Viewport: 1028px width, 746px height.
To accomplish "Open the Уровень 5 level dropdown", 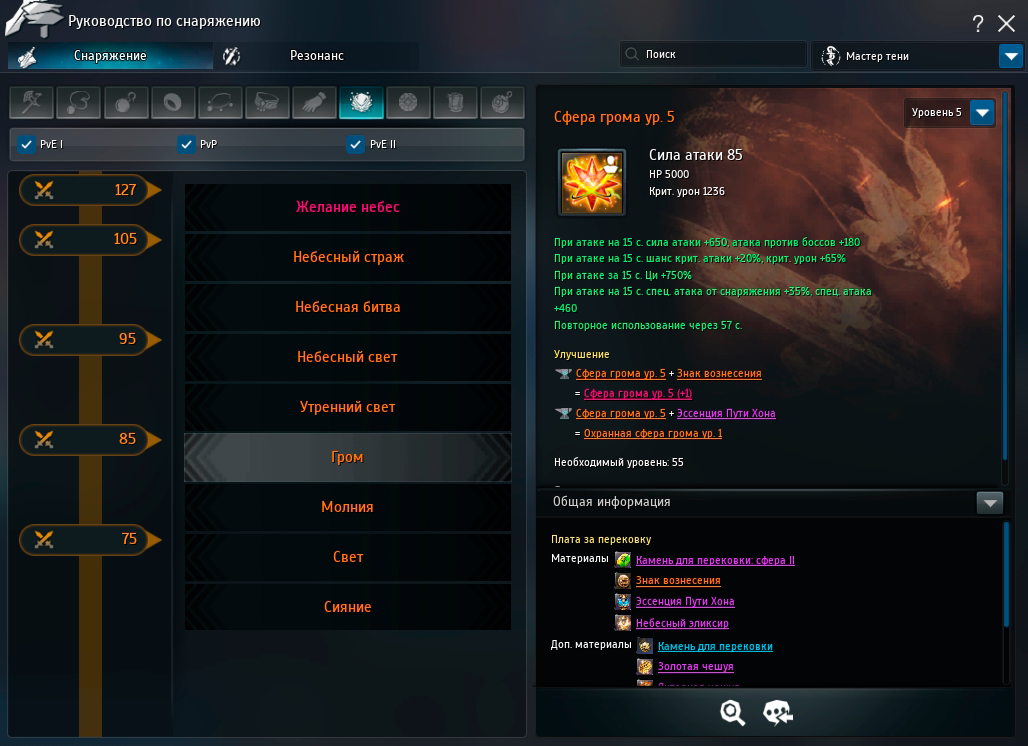I will click(982, 113).
